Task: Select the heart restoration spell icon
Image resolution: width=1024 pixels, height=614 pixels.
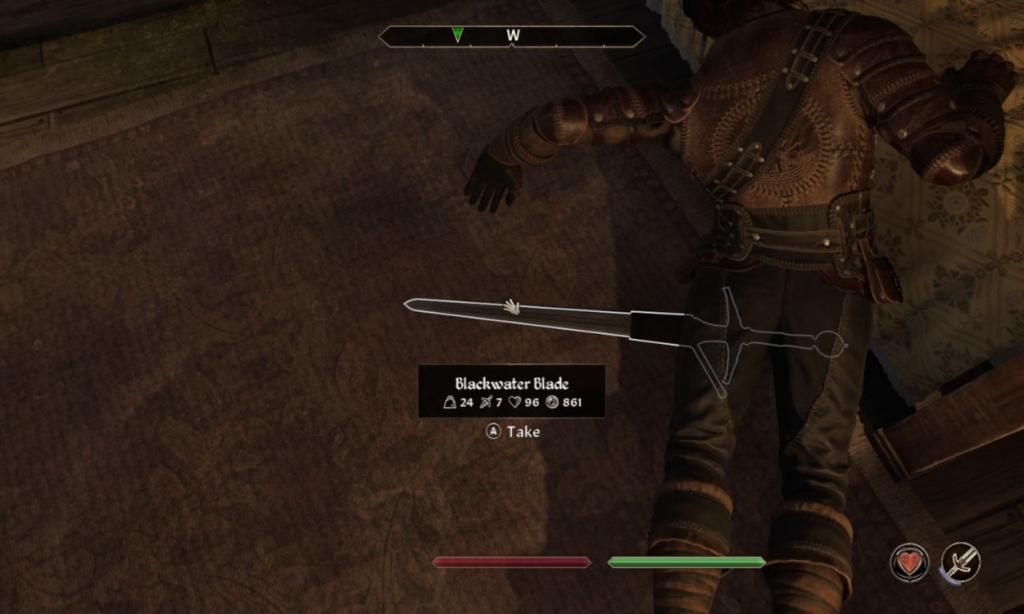Action: 909,562
